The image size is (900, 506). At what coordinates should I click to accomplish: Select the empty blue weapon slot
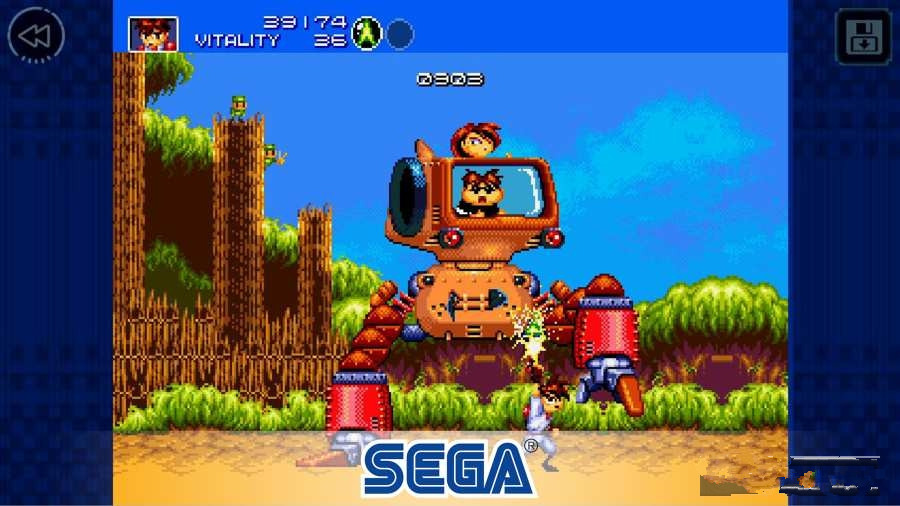(400, 34)
